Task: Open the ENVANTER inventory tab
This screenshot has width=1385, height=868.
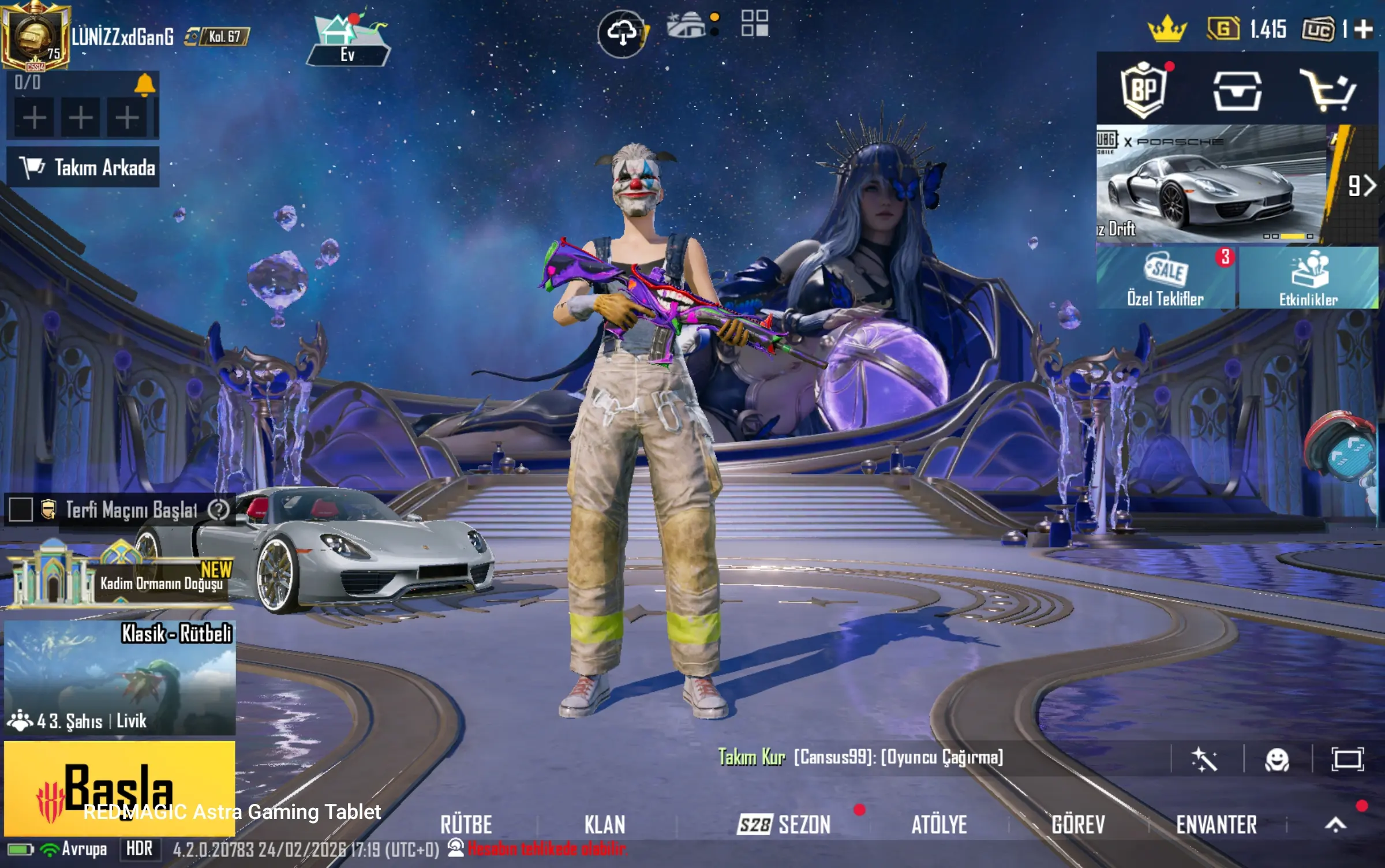Action: pos(1216,824)
